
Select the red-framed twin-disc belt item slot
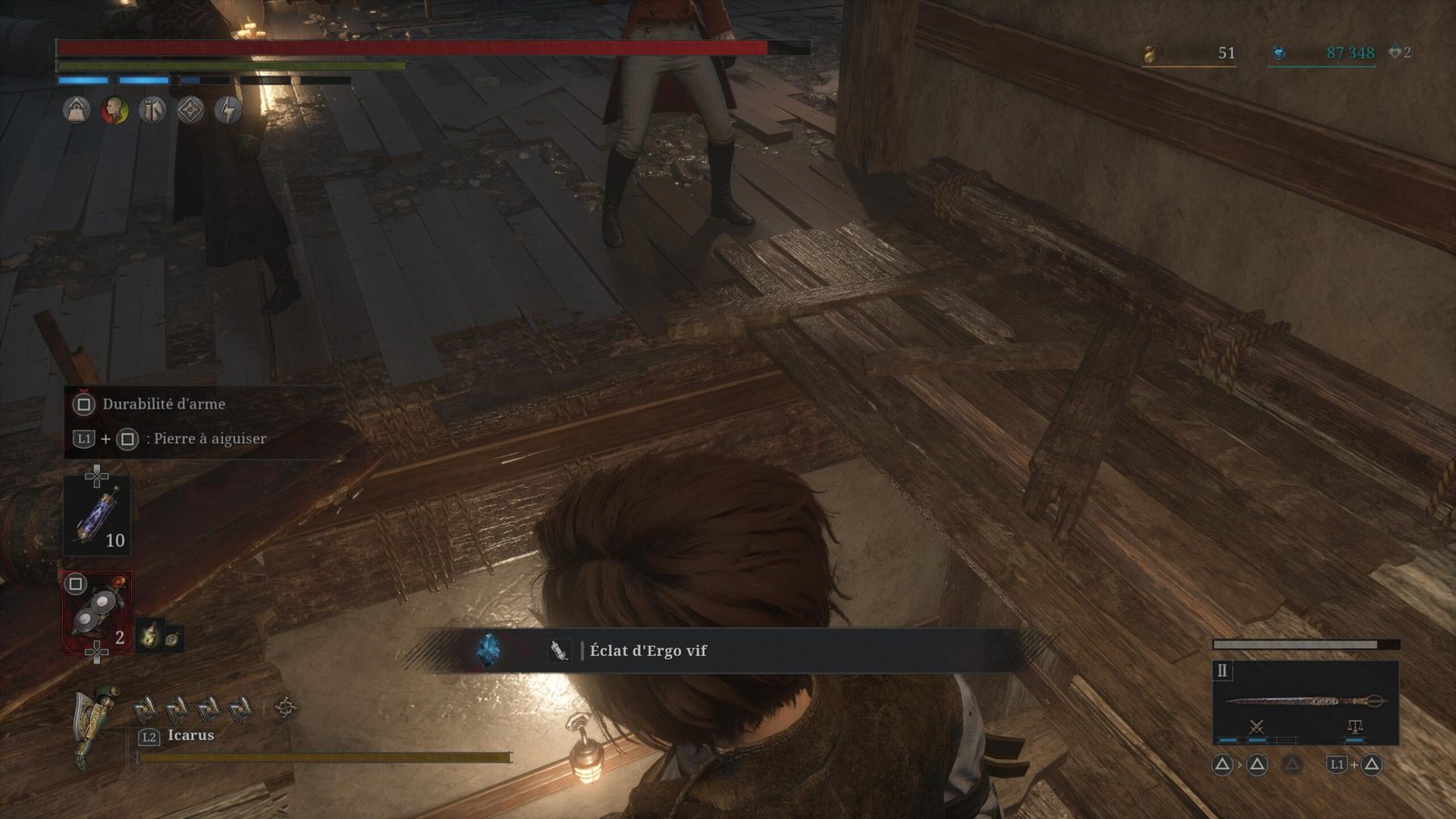coord(96,612)
